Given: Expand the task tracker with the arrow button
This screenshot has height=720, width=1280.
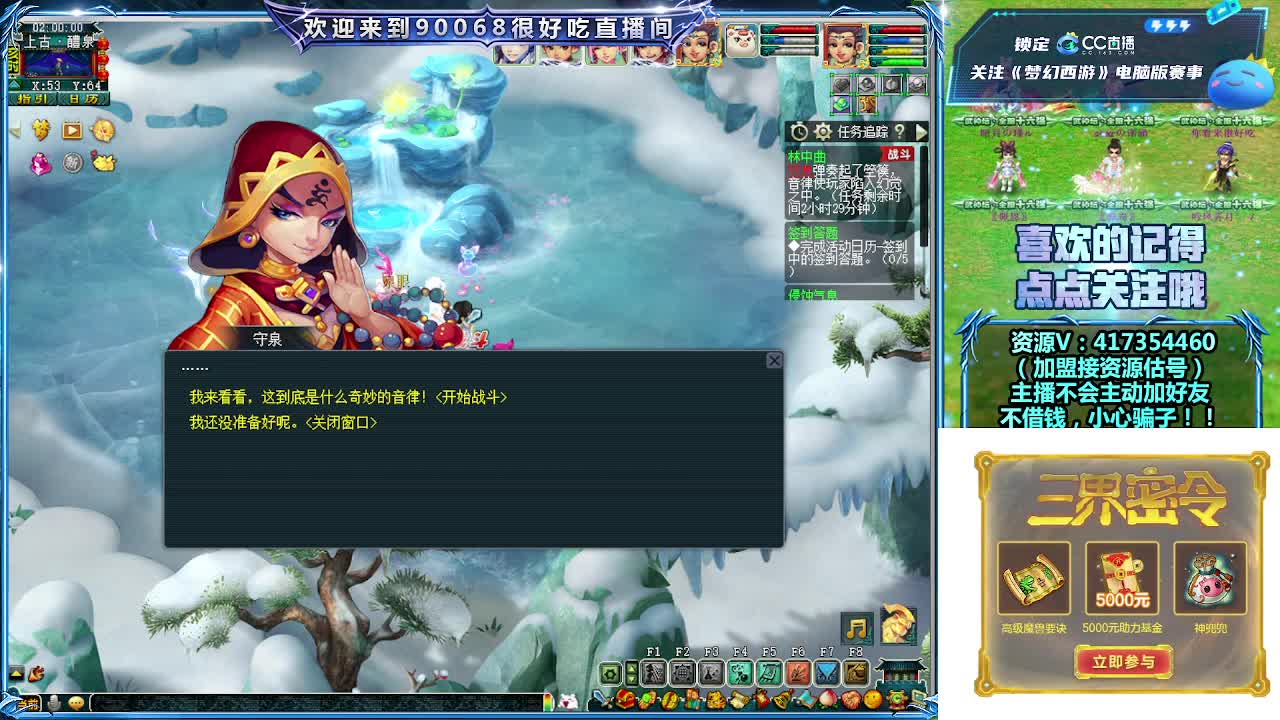Looking at the screenshot, I should click(x=919, y=131).
